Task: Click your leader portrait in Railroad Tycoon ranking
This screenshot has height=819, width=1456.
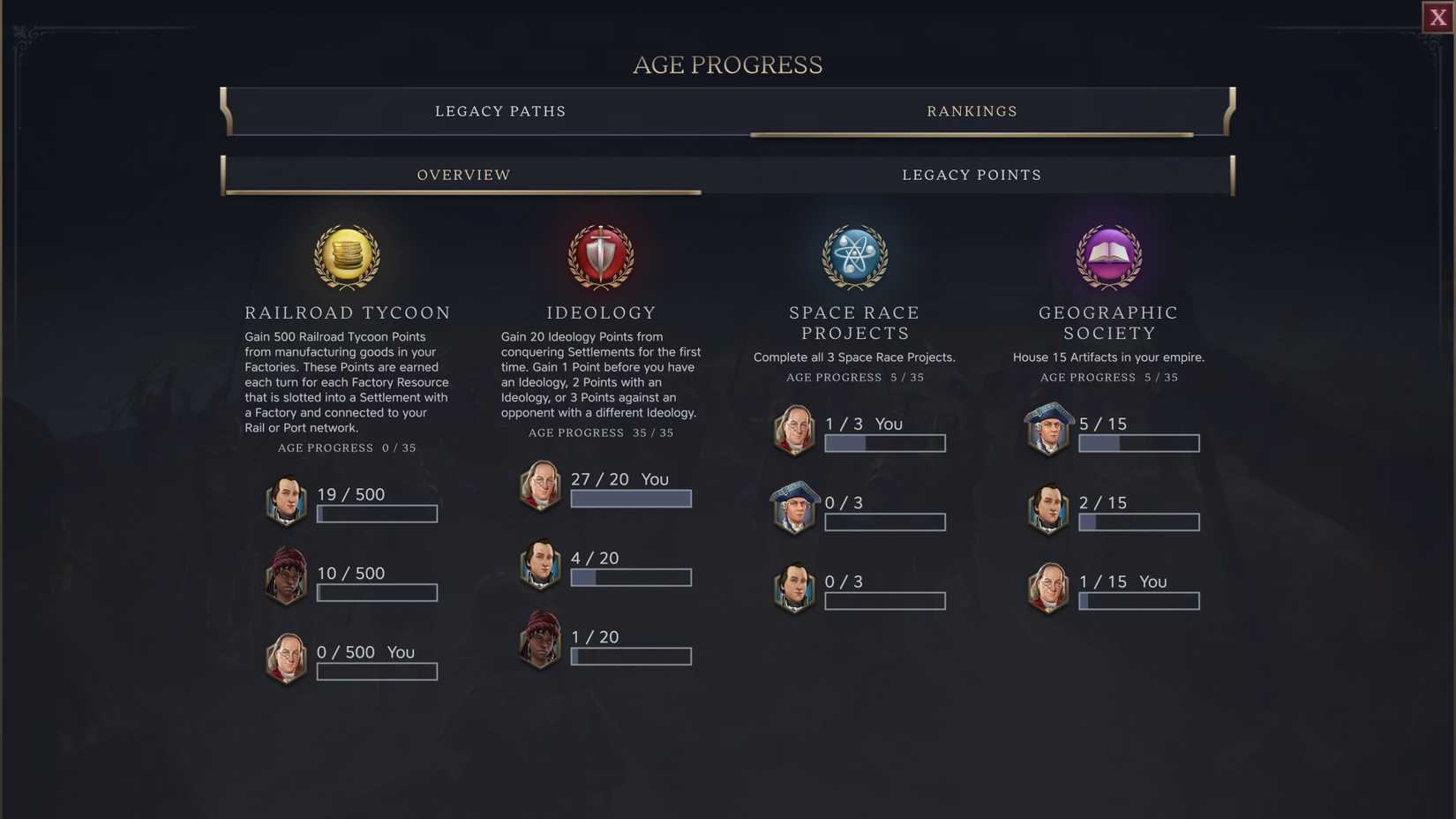Action: 286,659
